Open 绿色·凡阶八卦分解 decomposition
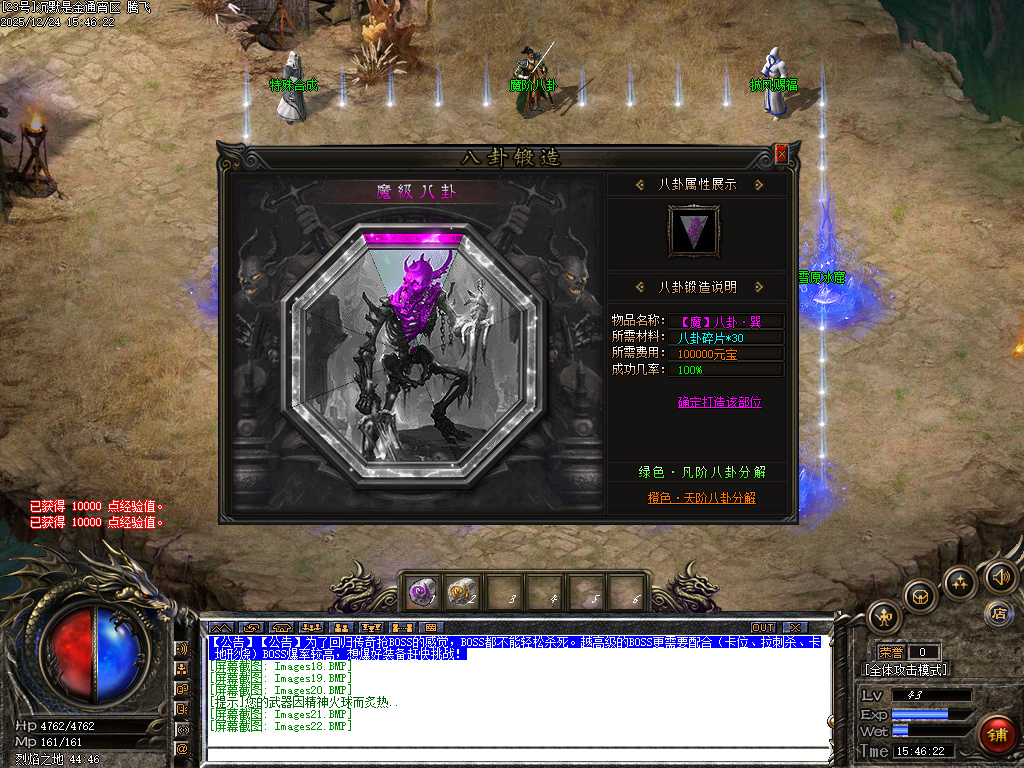This screenshot has width=1024, height=768. click(x=702, y=472)
